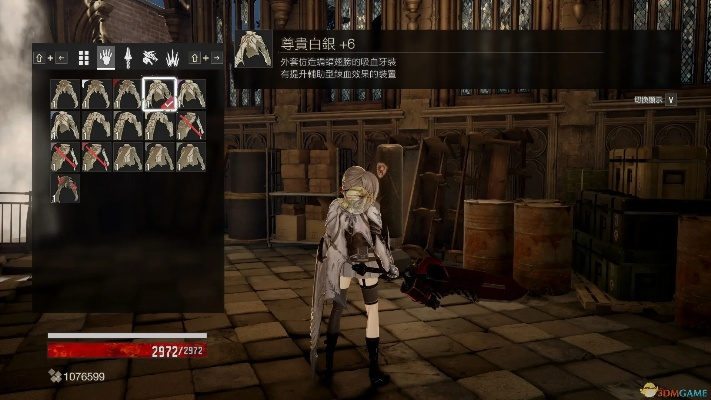Open the stinger blade category tab

(128, 58)
